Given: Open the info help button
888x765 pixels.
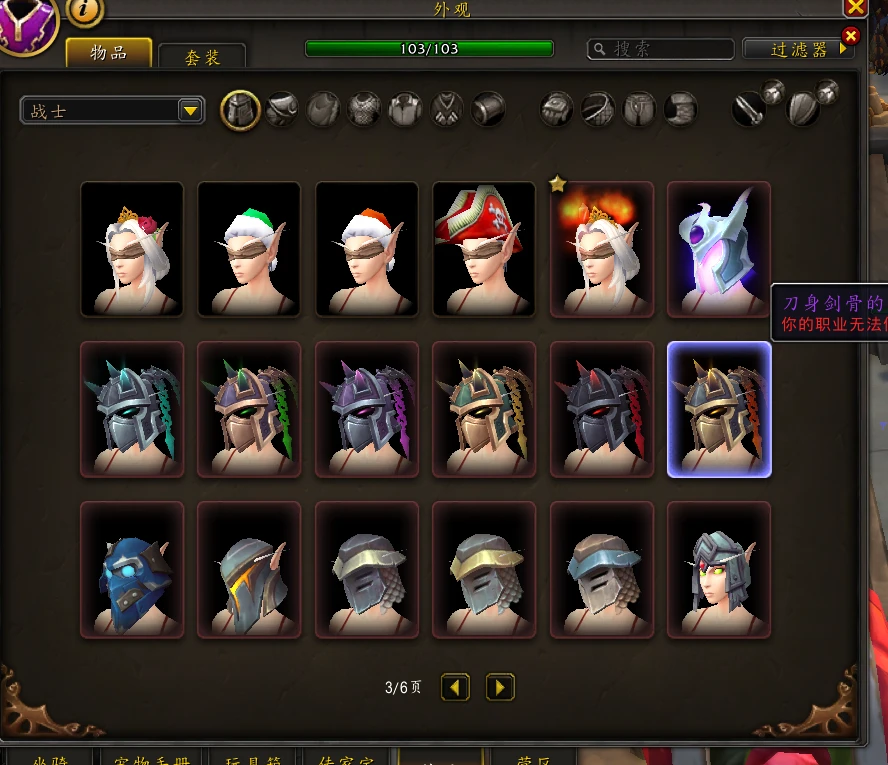Looking at the screenshot, I should point(85,10).
